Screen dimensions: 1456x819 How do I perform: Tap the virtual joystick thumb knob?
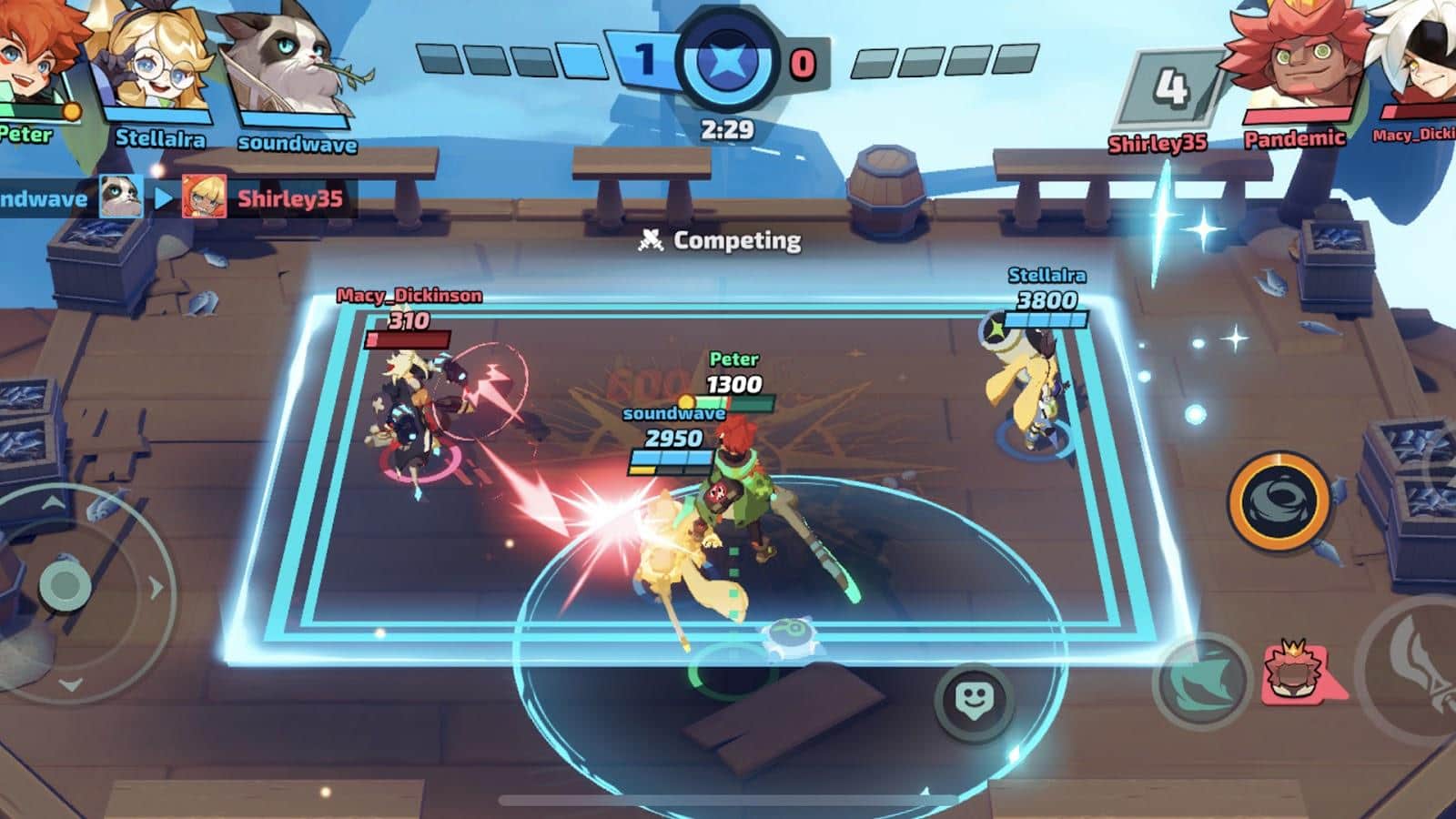point(64,584)
